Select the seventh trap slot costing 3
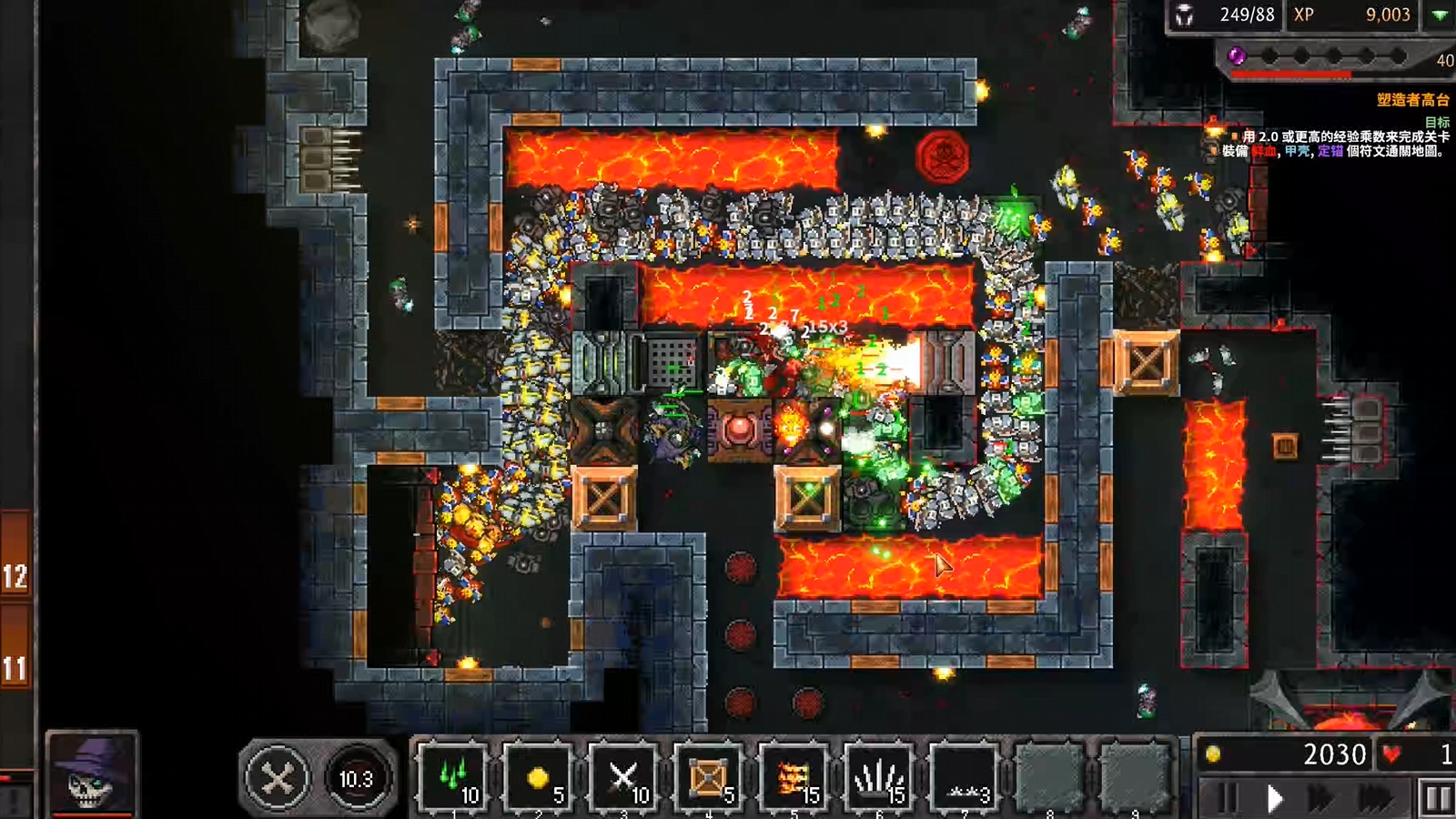Image resolution: width=1456 pixels, height=819 pixels. tap(966, 778)
